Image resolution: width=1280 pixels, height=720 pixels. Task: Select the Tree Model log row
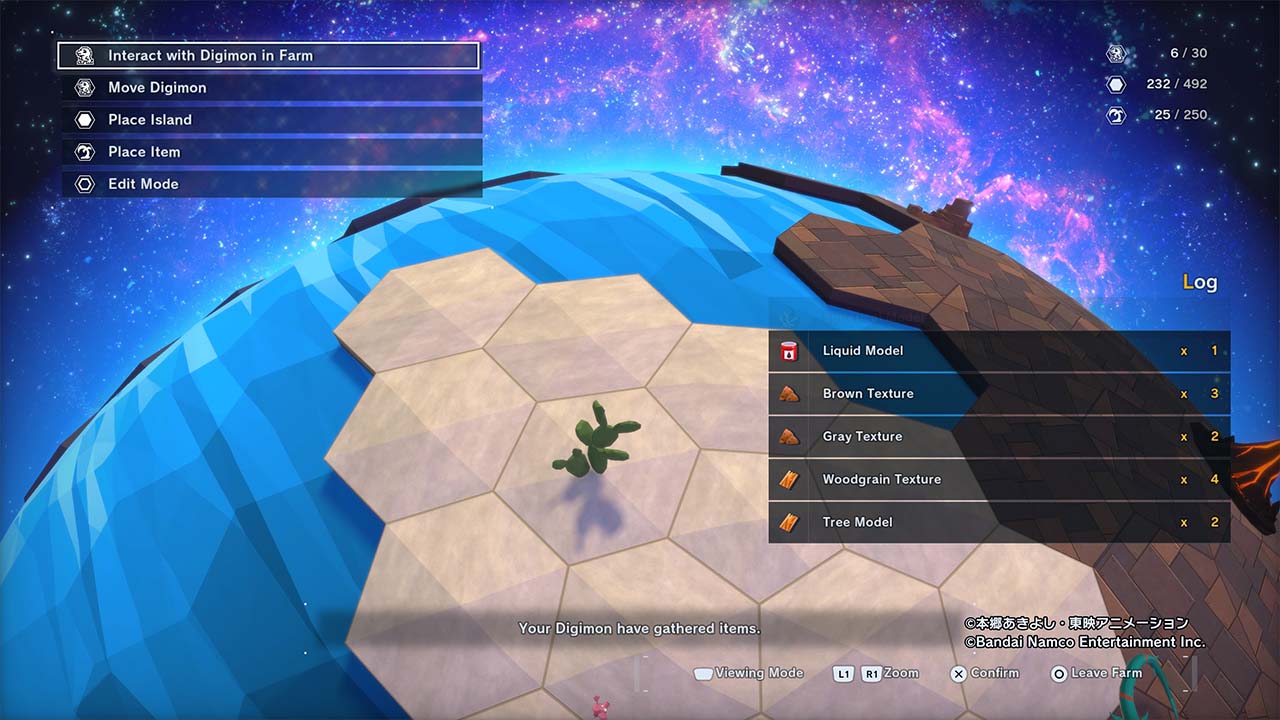(998, 522)
